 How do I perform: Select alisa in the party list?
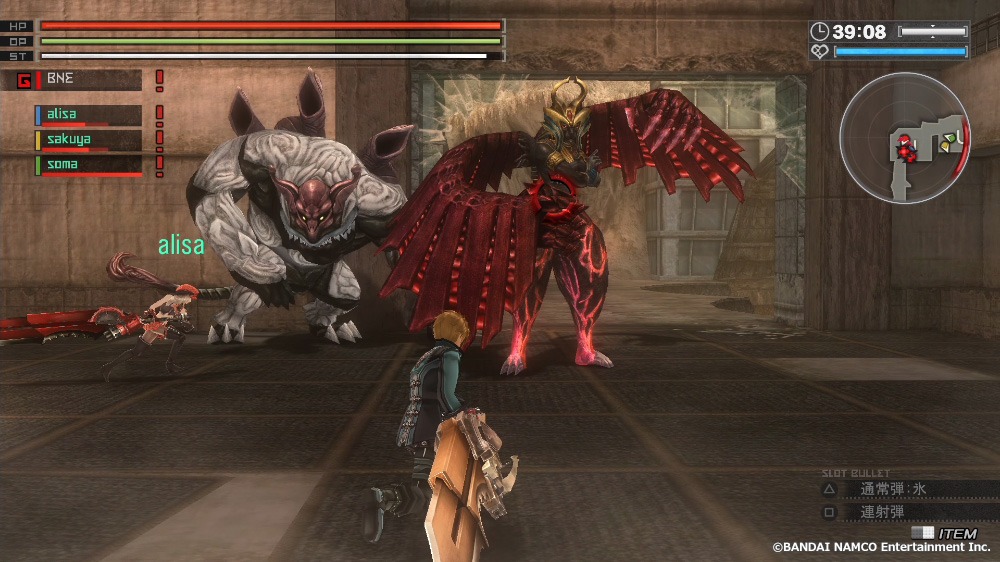[x=88, y=115]
